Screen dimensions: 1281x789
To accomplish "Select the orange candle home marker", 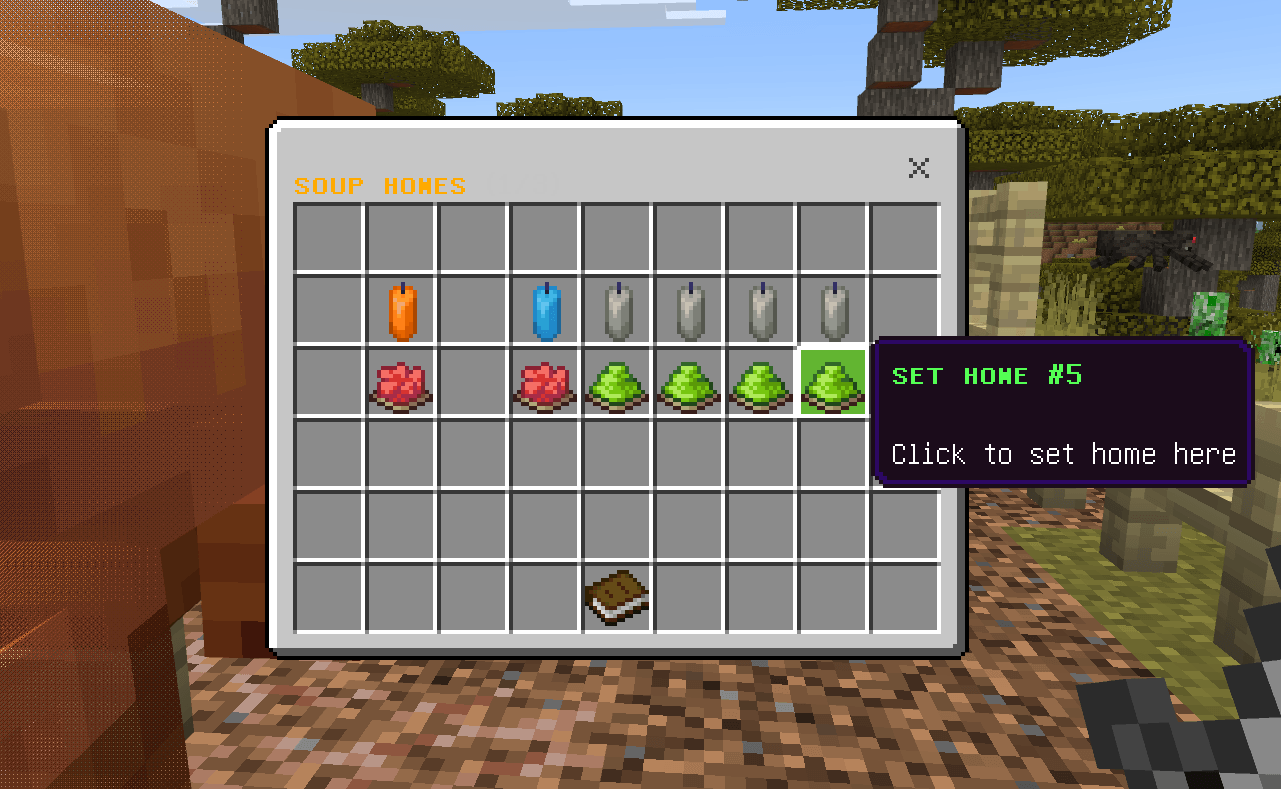I will (401, 311).
